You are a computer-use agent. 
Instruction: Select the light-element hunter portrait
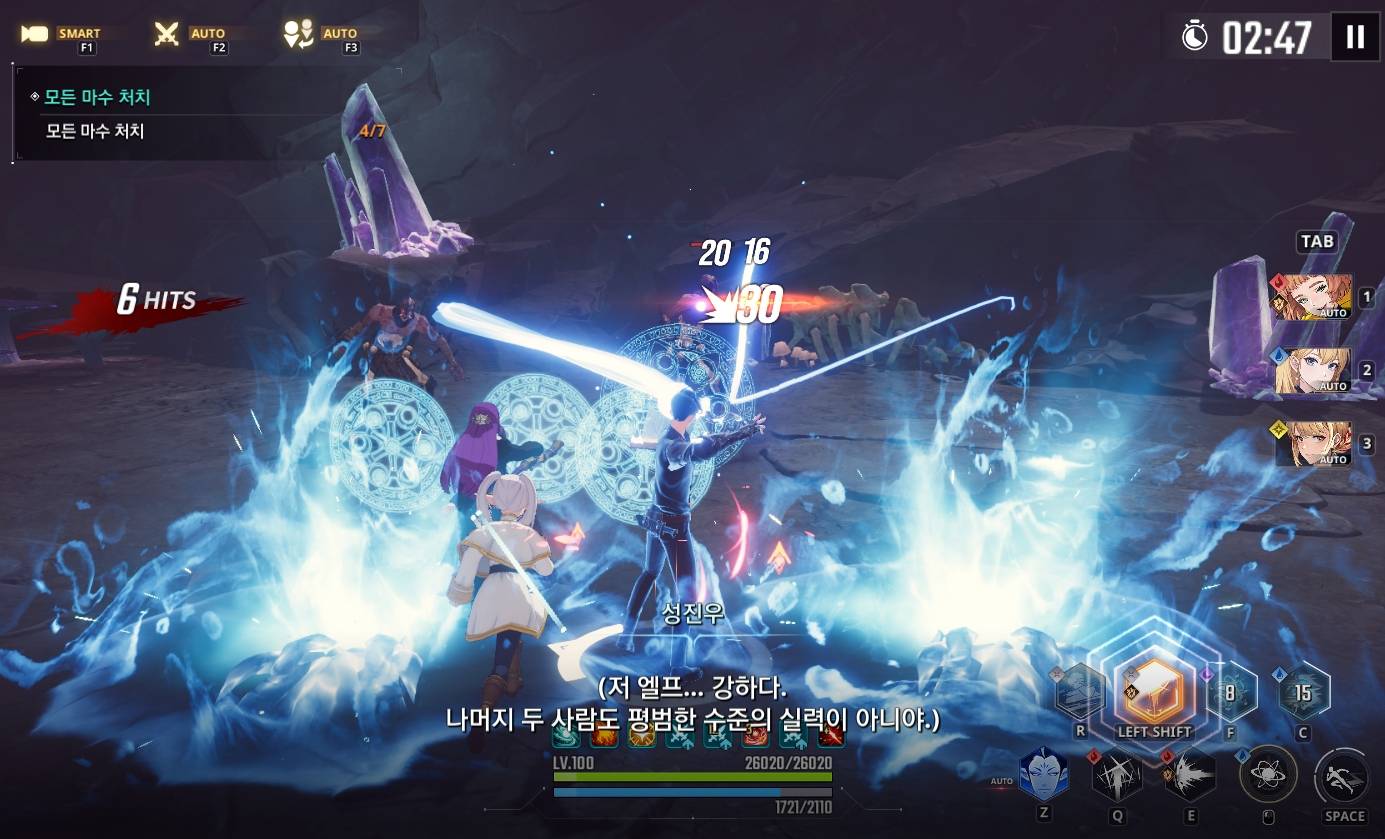click(x=1313, y=444)
